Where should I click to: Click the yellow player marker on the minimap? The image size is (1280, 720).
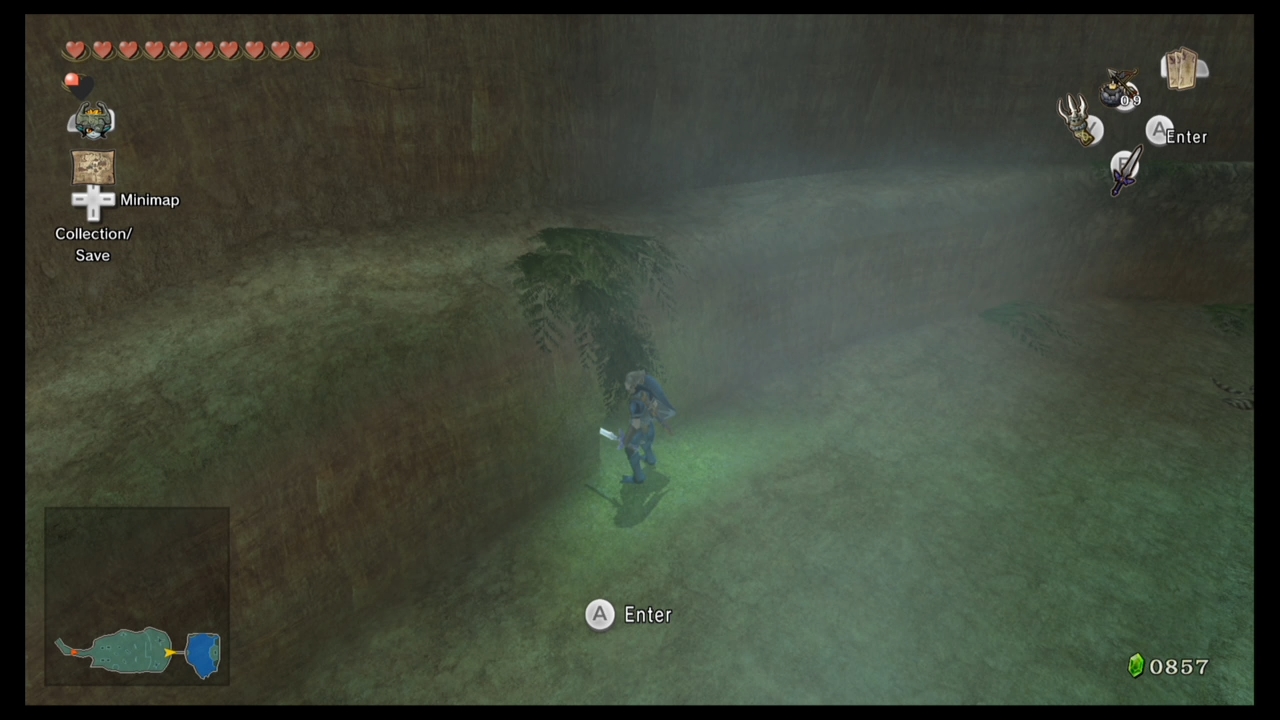coord(168,652)
